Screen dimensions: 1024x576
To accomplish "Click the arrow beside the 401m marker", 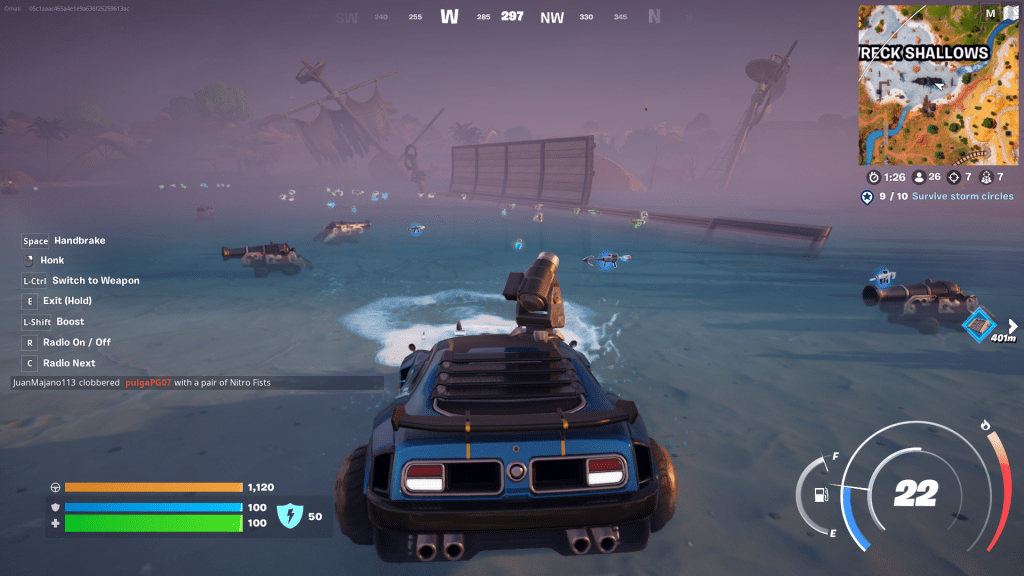I will point(1013,325).
